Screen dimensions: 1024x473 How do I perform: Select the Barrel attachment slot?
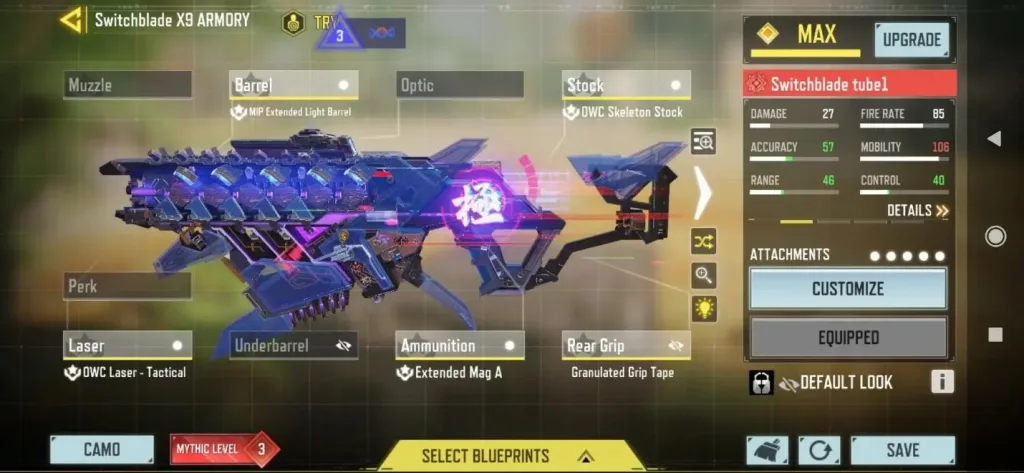pyautogui.click(x=294, y=85)
